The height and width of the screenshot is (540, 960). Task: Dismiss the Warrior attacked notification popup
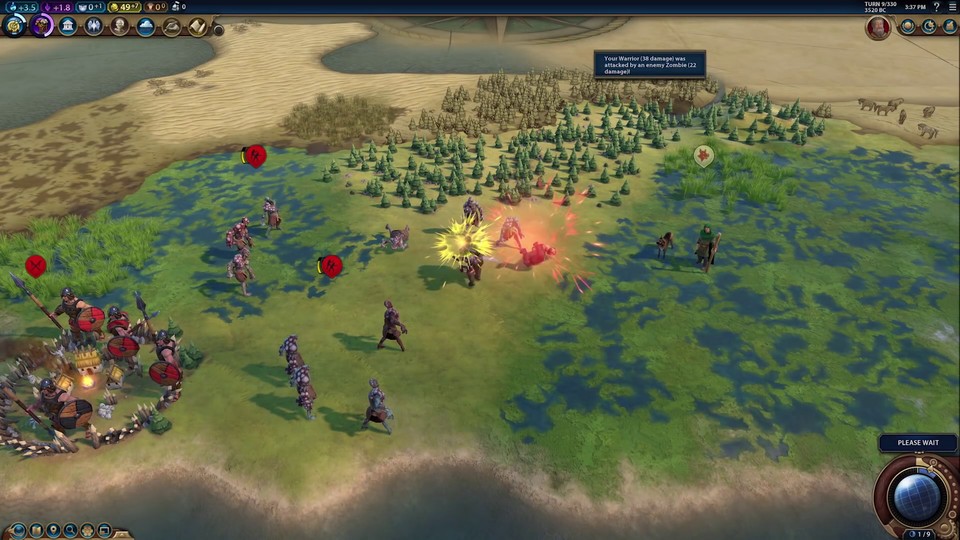(649, 65)
